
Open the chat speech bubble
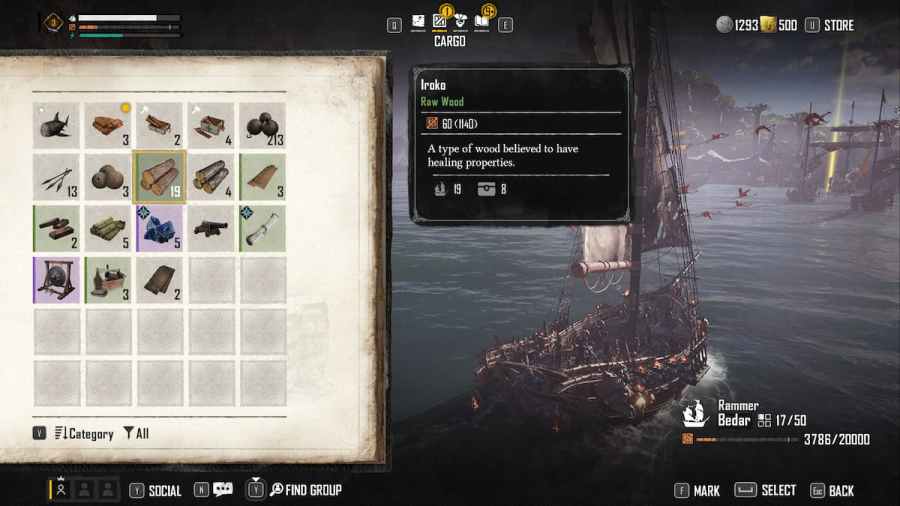click(222, 490)
